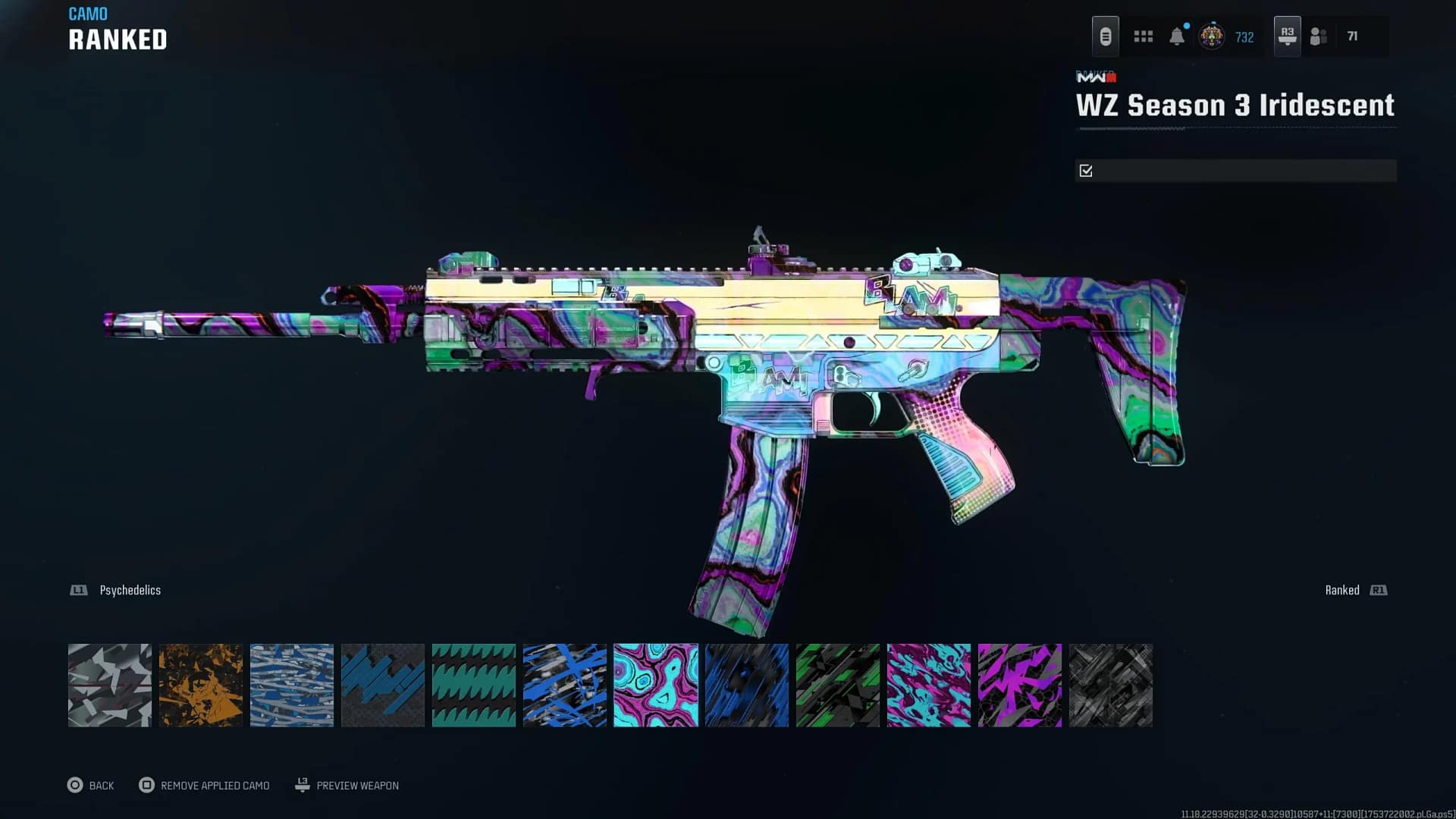
Task: Pick the blue and gray striped camo
Action: click(x=292, y=686)
